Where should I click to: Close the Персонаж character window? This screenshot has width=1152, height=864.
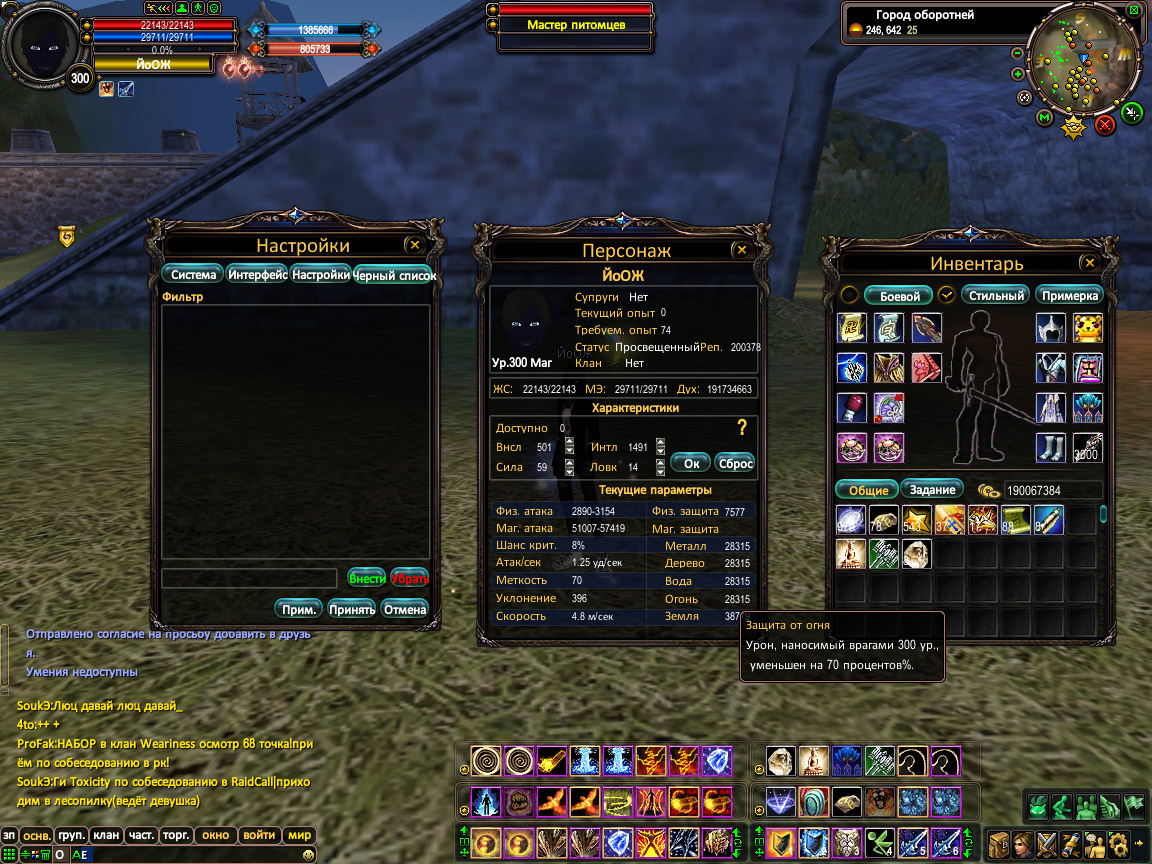point(741,250)
